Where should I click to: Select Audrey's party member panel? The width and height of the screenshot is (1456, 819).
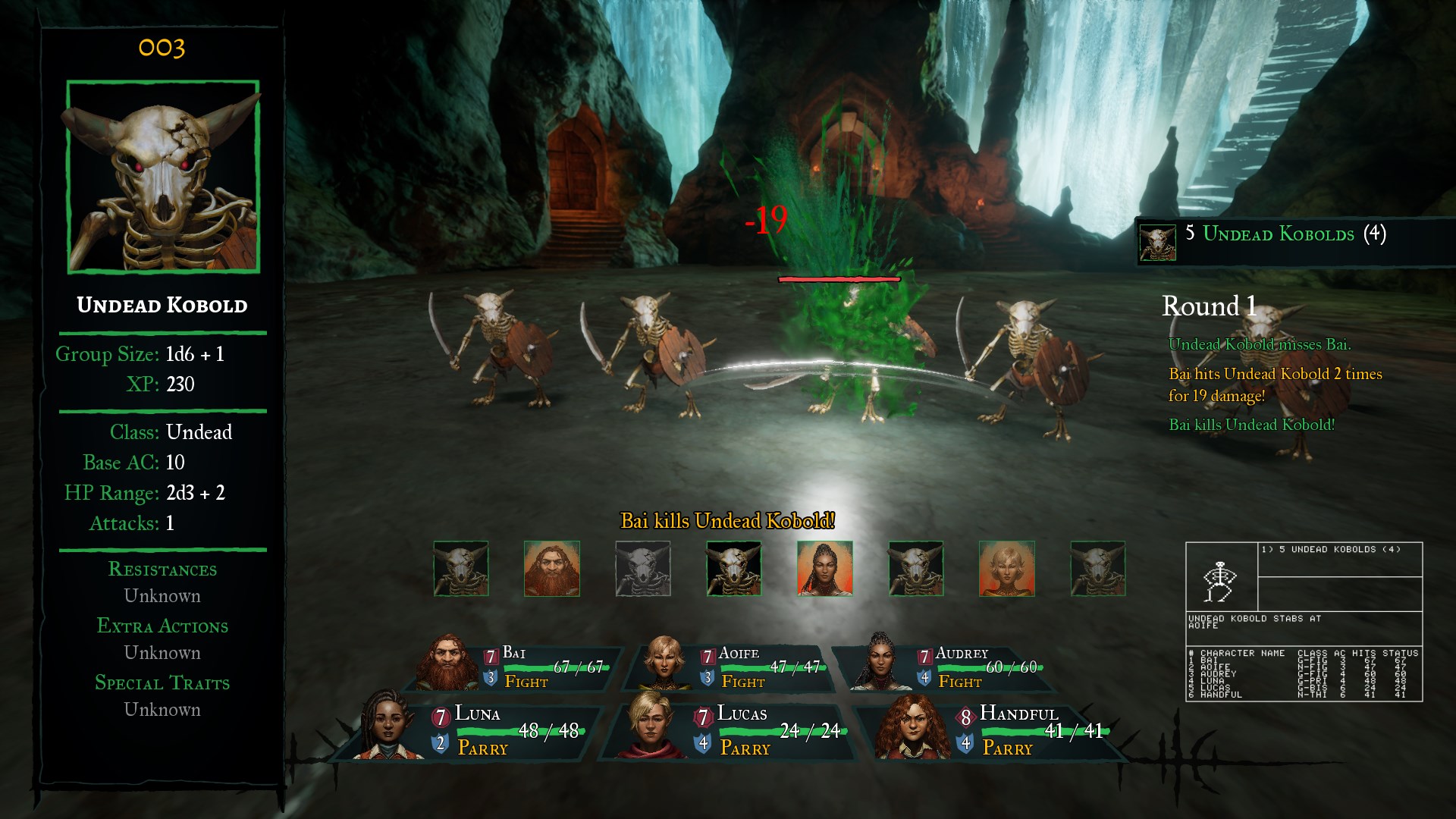949,667
